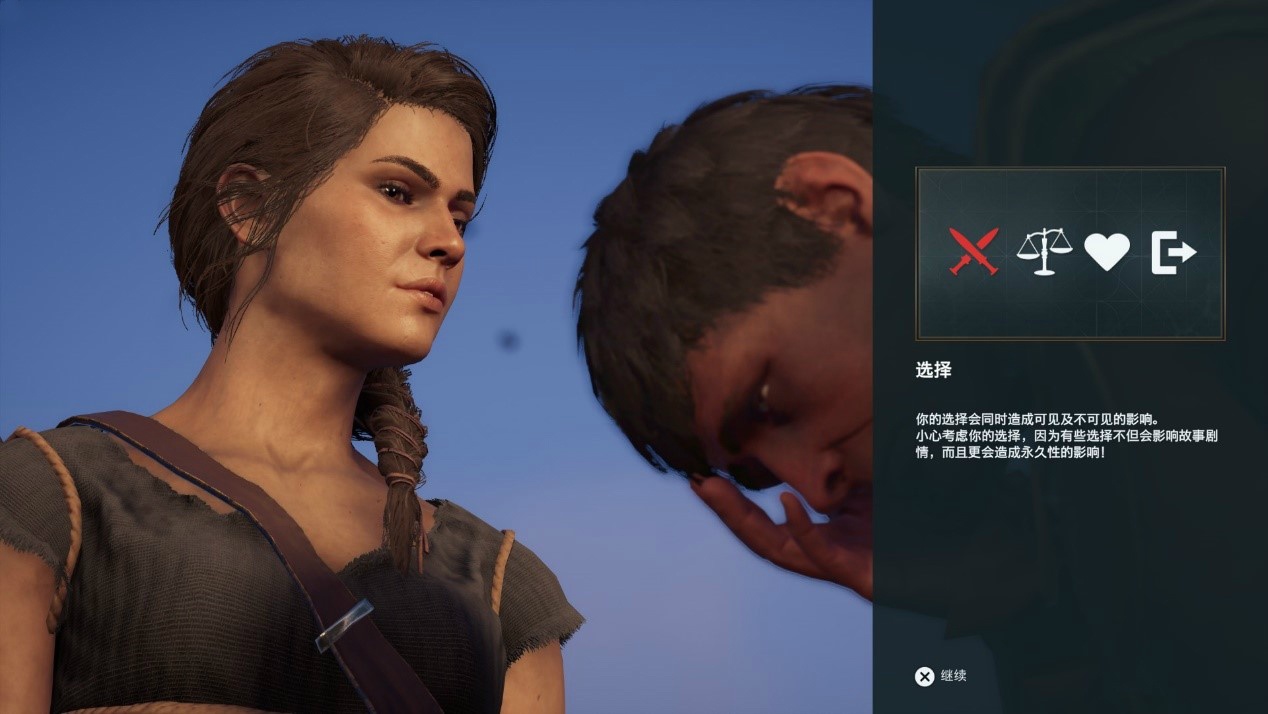This screenshot has width=1268, height=714.
Task: Click the red crossed swords icon
Action: click(x=973, y=251)
